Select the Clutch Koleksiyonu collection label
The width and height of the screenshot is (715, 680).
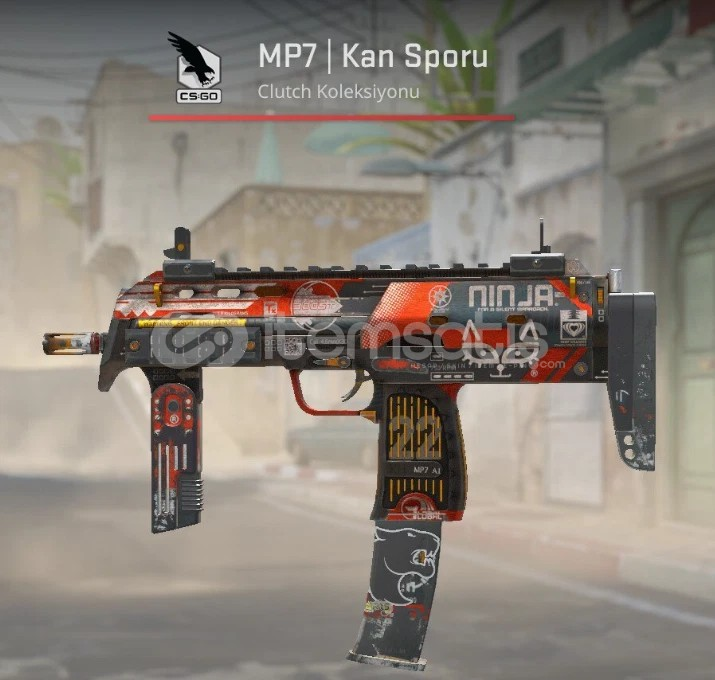pos(337,91)
